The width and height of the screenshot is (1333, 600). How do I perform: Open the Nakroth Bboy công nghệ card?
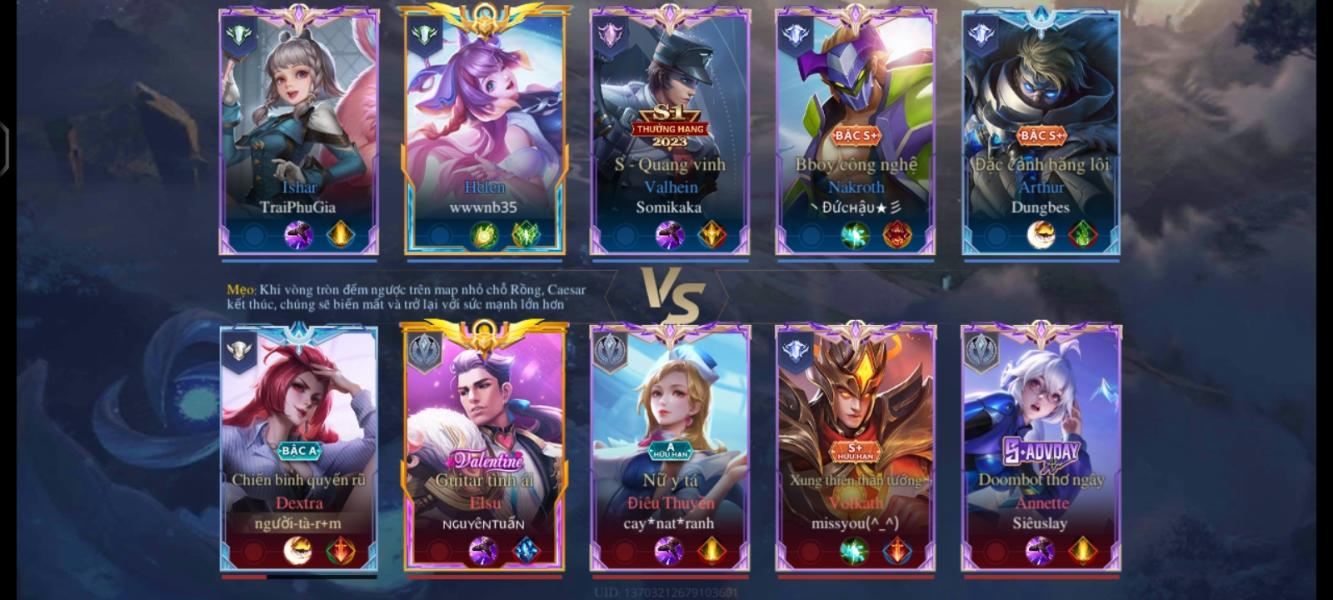tap(856, 130)
